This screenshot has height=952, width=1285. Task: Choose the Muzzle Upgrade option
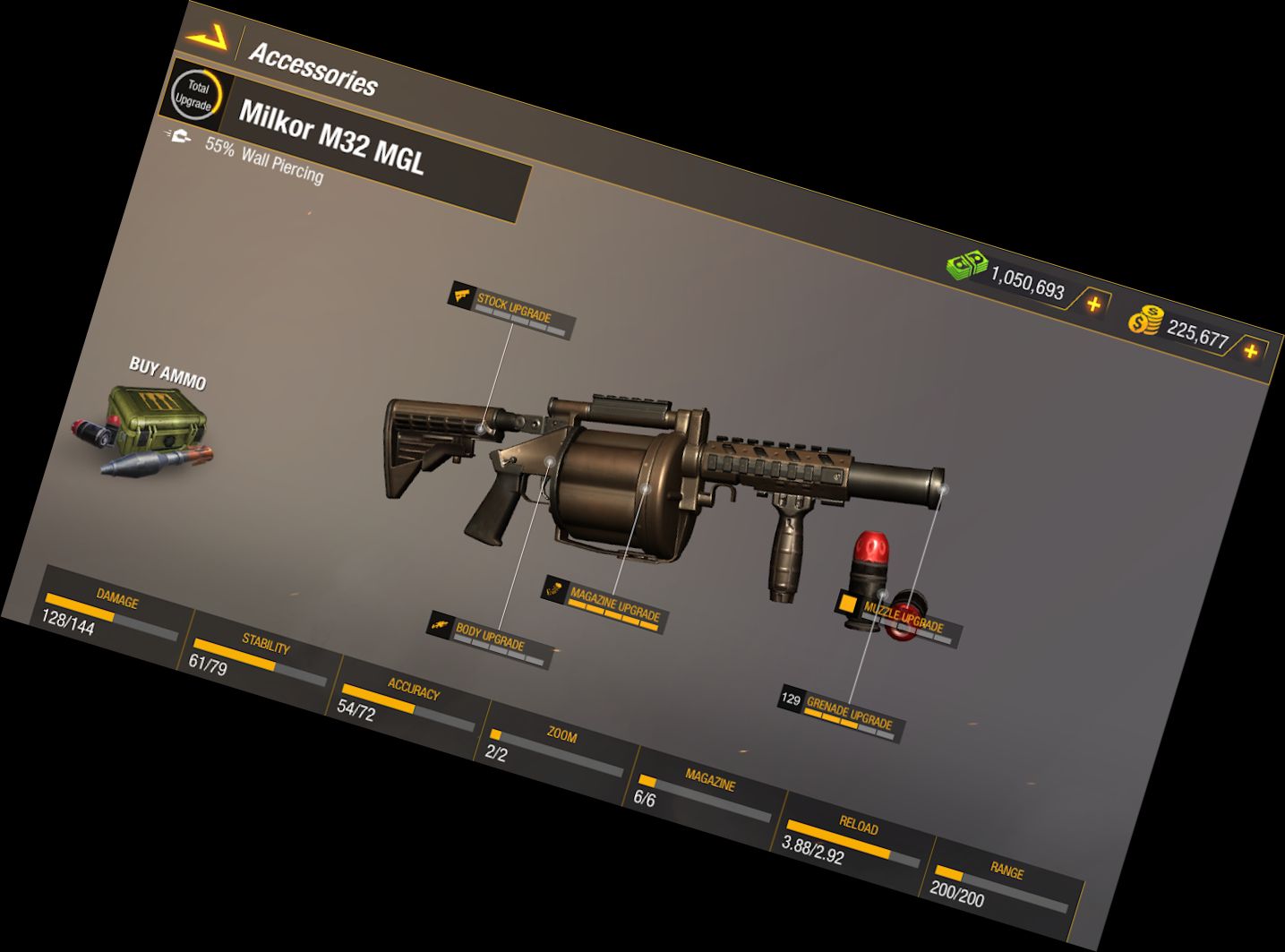pos(901,619)
